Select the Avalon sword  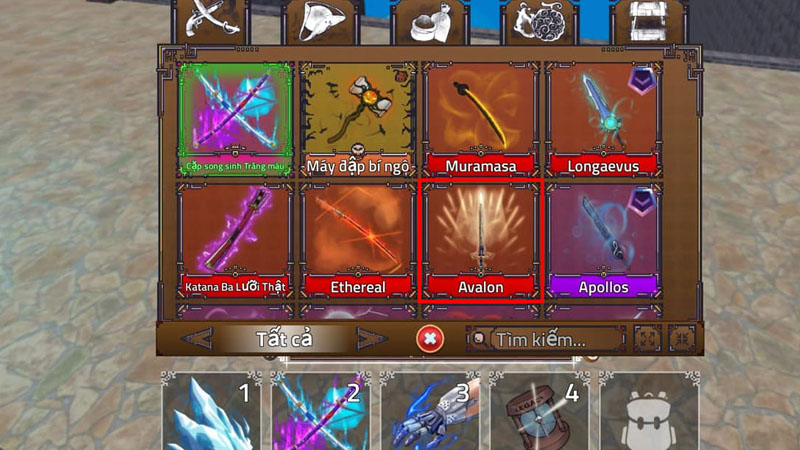pos(479,240)
